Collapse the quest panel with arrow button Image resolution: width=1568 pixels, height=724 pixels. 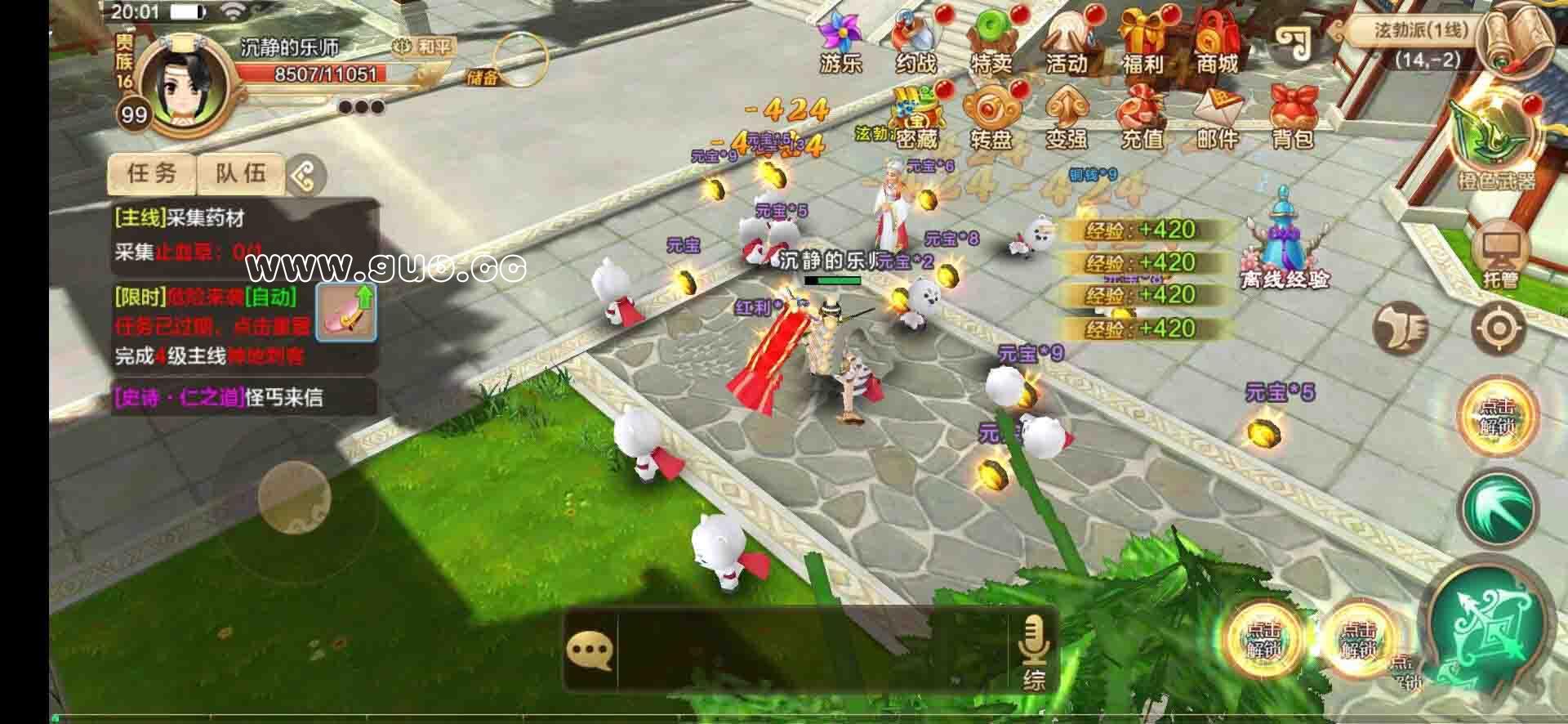tap(305, 175)
